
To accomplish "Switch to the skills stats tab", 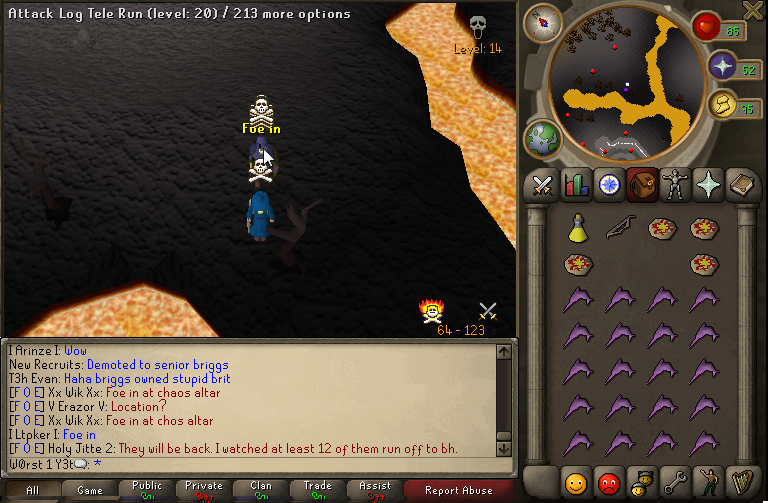I will (x=575, y=184).
